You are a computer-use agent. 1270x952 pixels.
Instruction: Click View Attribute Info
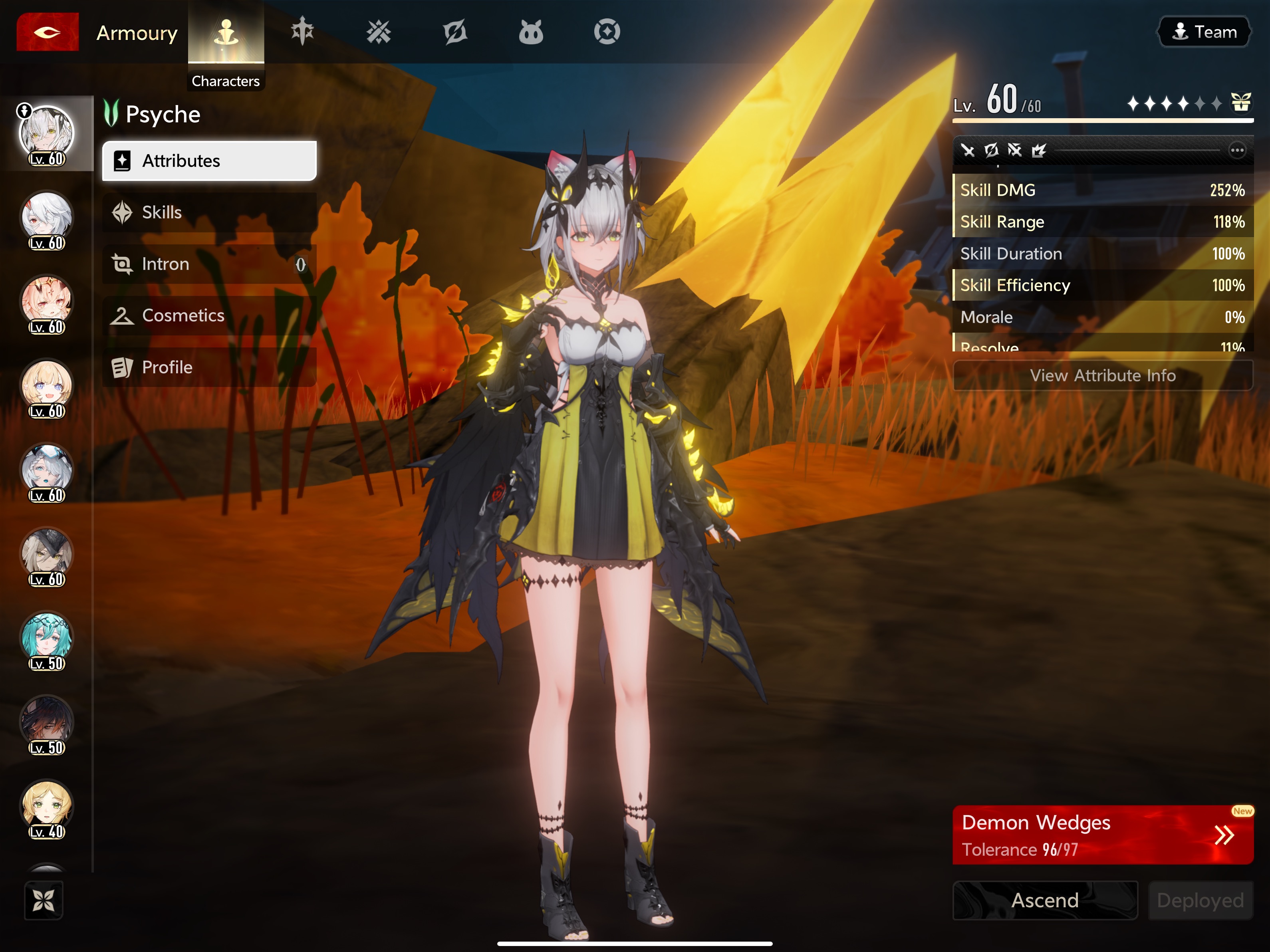pos(1102,375)
